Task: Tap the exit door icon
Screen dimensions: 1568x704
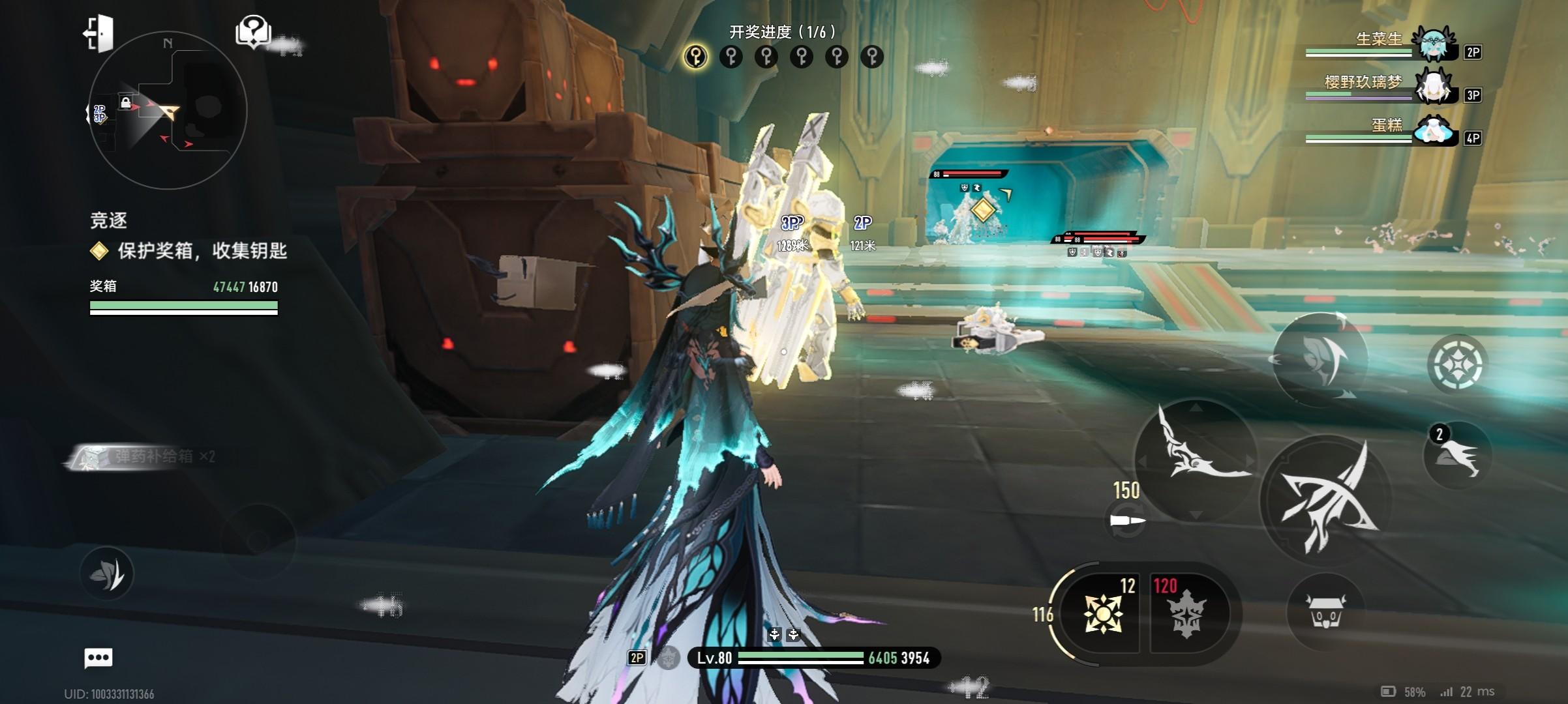Action: click(x=98, y=33)
